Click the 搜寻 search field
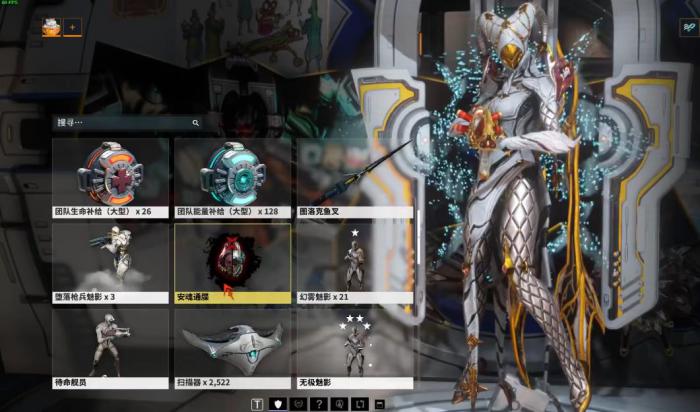 click(120, 123)
